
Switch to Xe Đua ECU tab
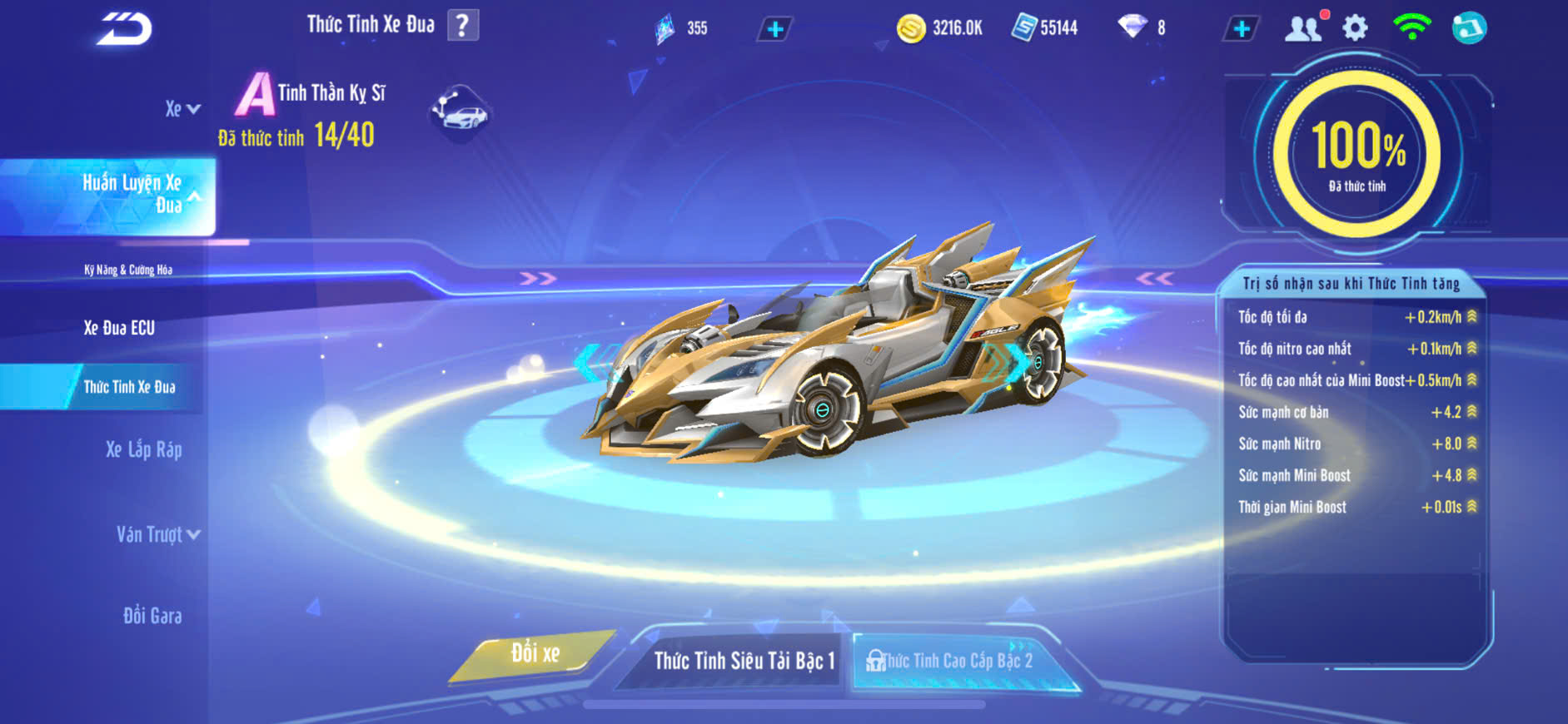(x=119, y=328)
